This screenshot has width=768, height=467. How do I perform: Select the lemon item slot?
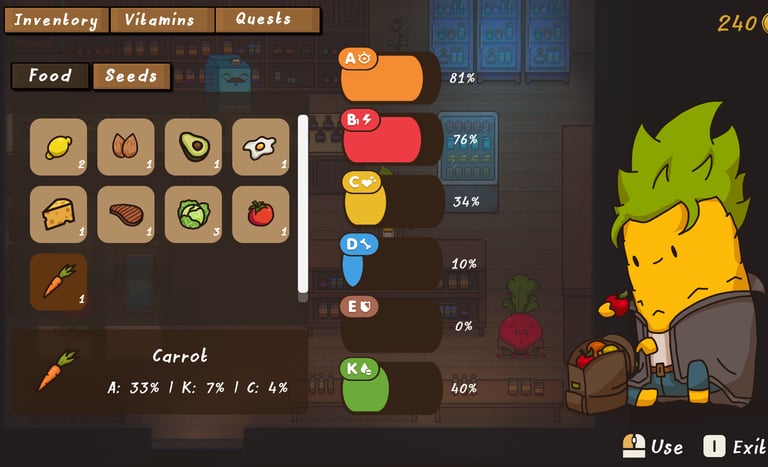click(58, 147)
